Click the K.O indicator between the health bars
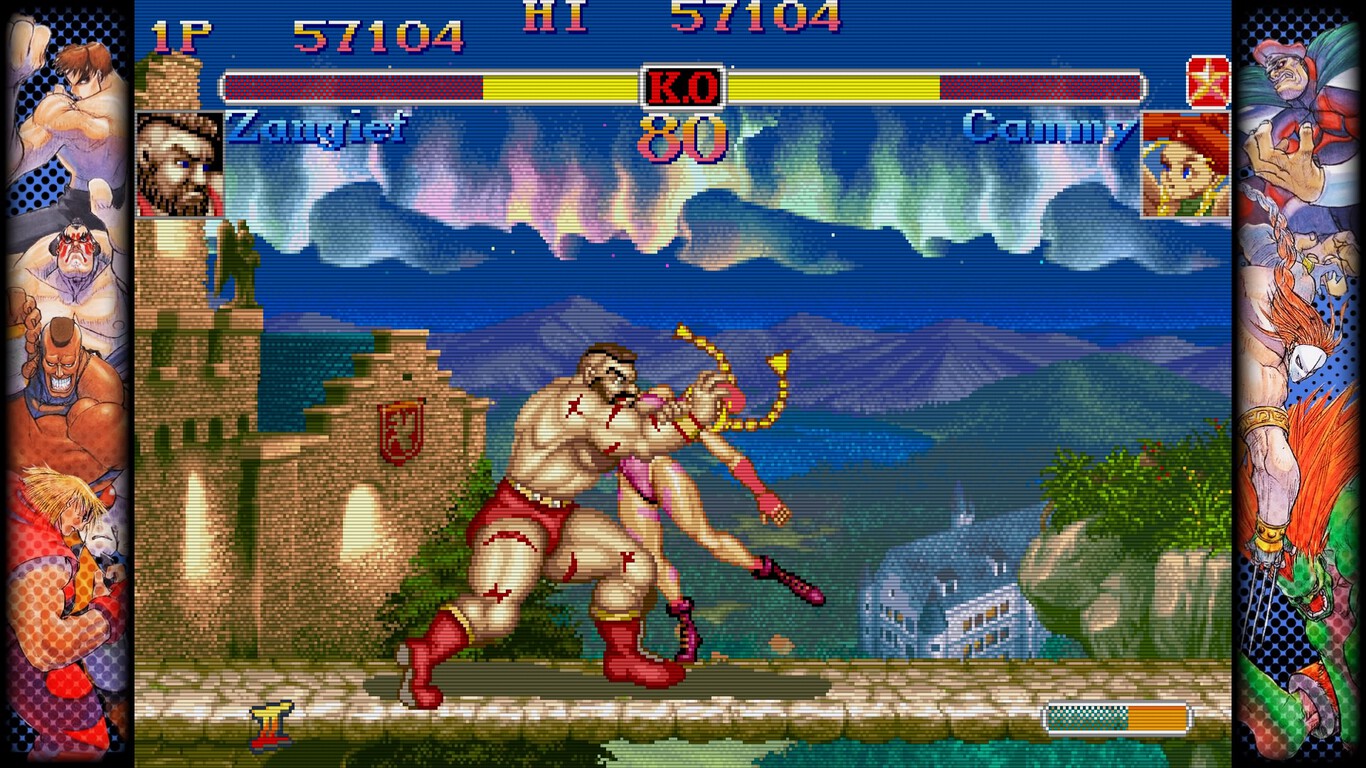 [x=684, y=87]
